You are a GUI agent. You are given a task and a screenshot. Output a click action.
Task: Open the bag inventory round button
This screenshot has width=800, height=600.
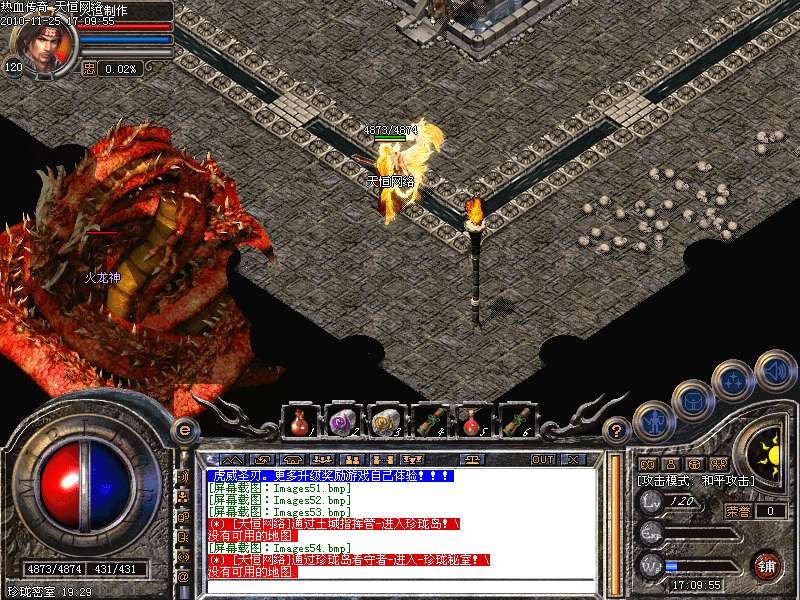(x=692, y=401)
